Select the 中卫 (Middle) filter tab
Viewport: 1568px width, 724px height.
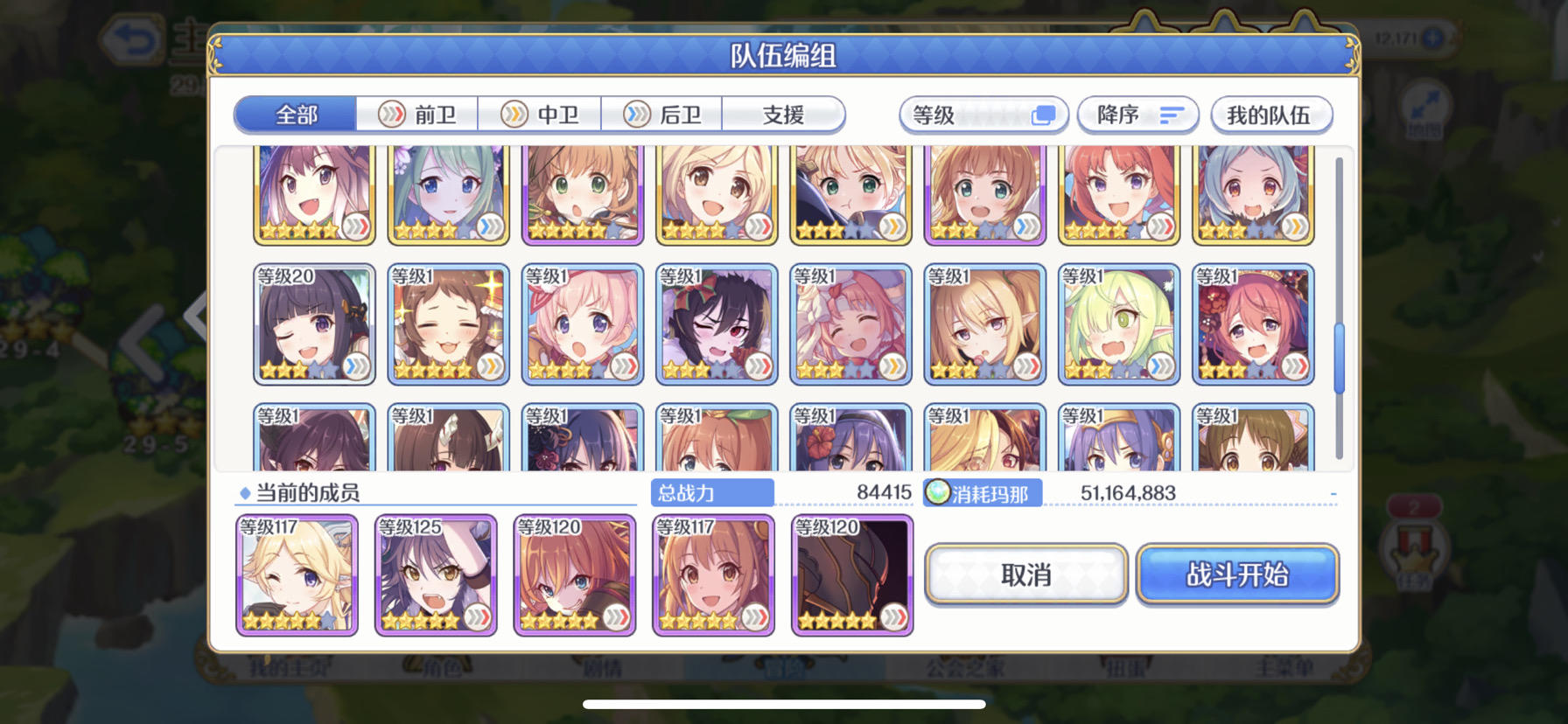click(542, 115)
